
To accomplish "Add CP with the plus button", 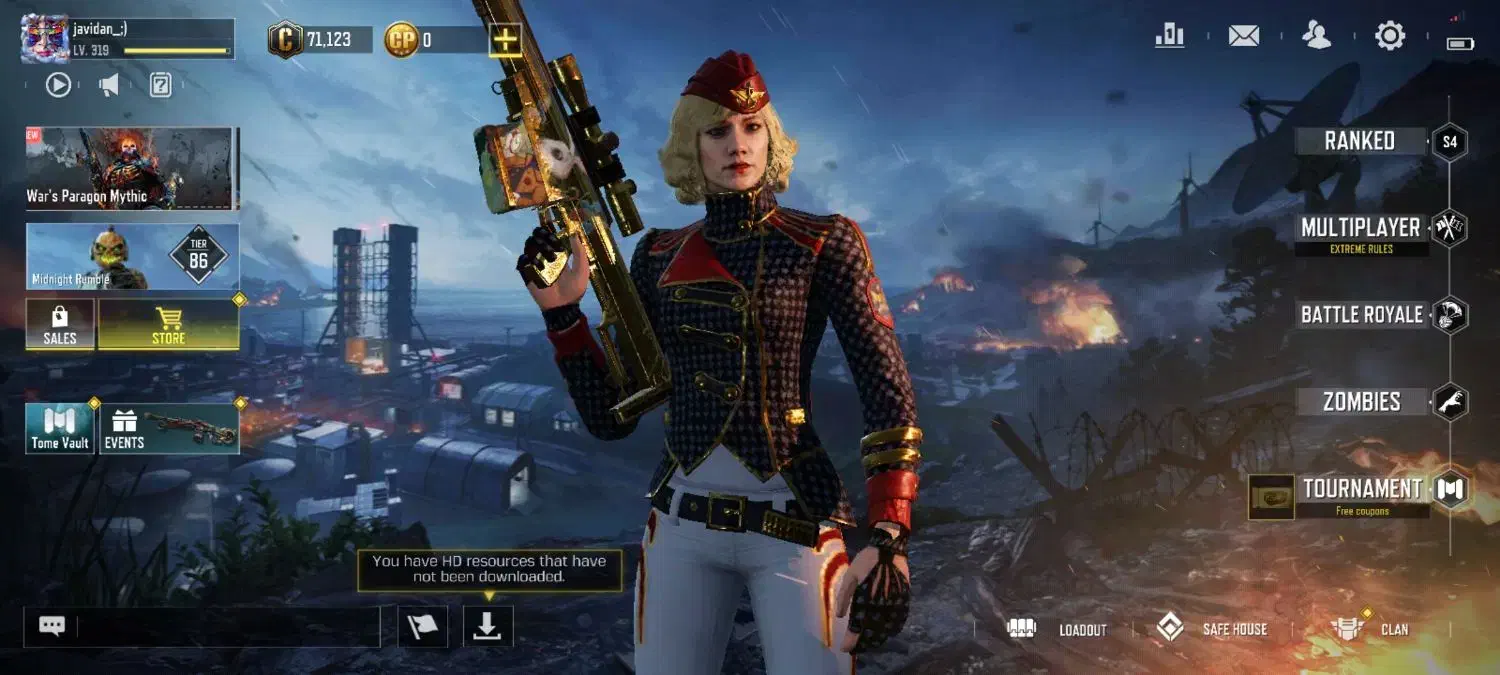I will [x=506, y=40].
